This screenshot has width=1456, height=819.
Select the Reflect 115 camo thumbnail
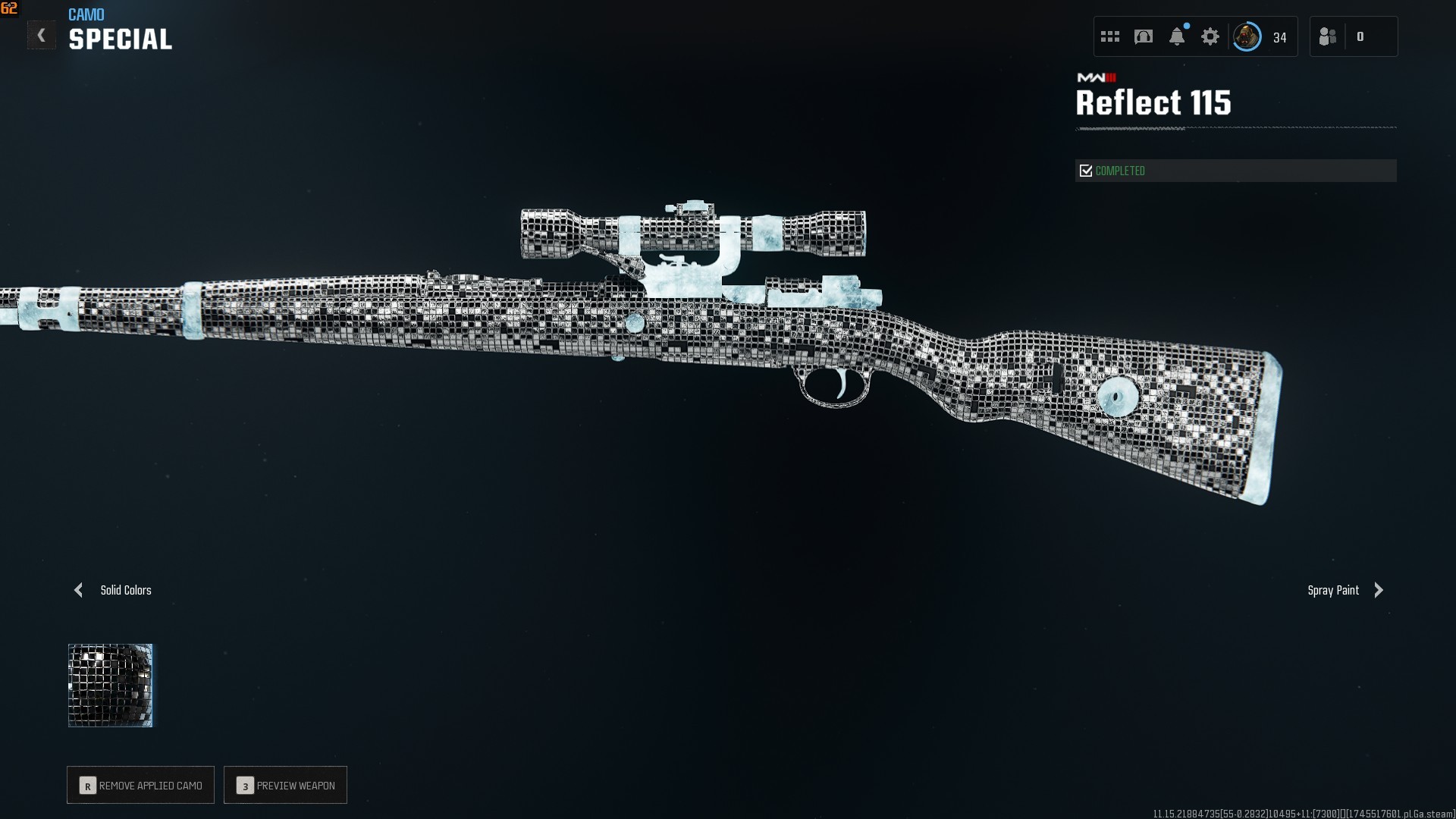111,686
